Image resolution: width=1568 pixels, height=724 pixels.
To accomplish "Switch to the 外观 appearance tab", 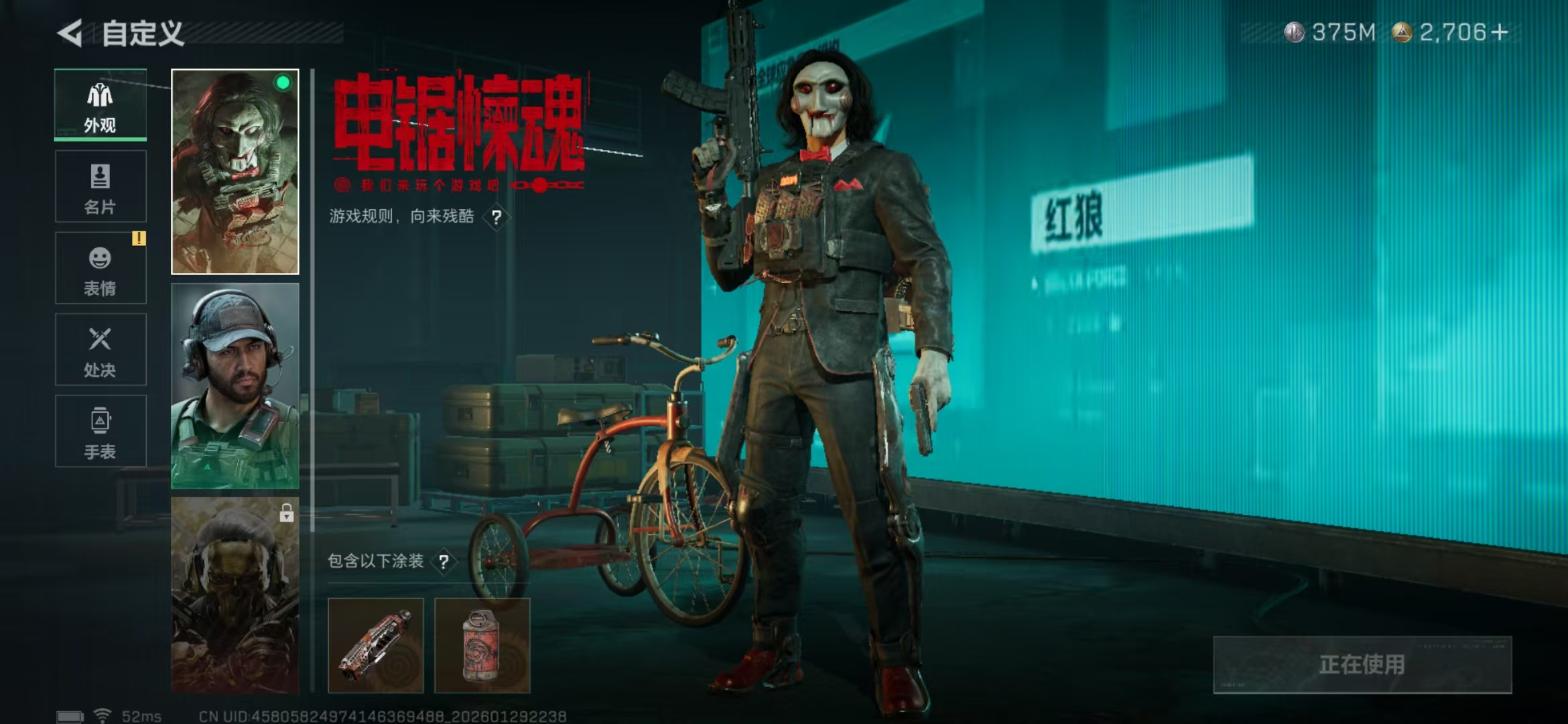I will pos(101,105).
